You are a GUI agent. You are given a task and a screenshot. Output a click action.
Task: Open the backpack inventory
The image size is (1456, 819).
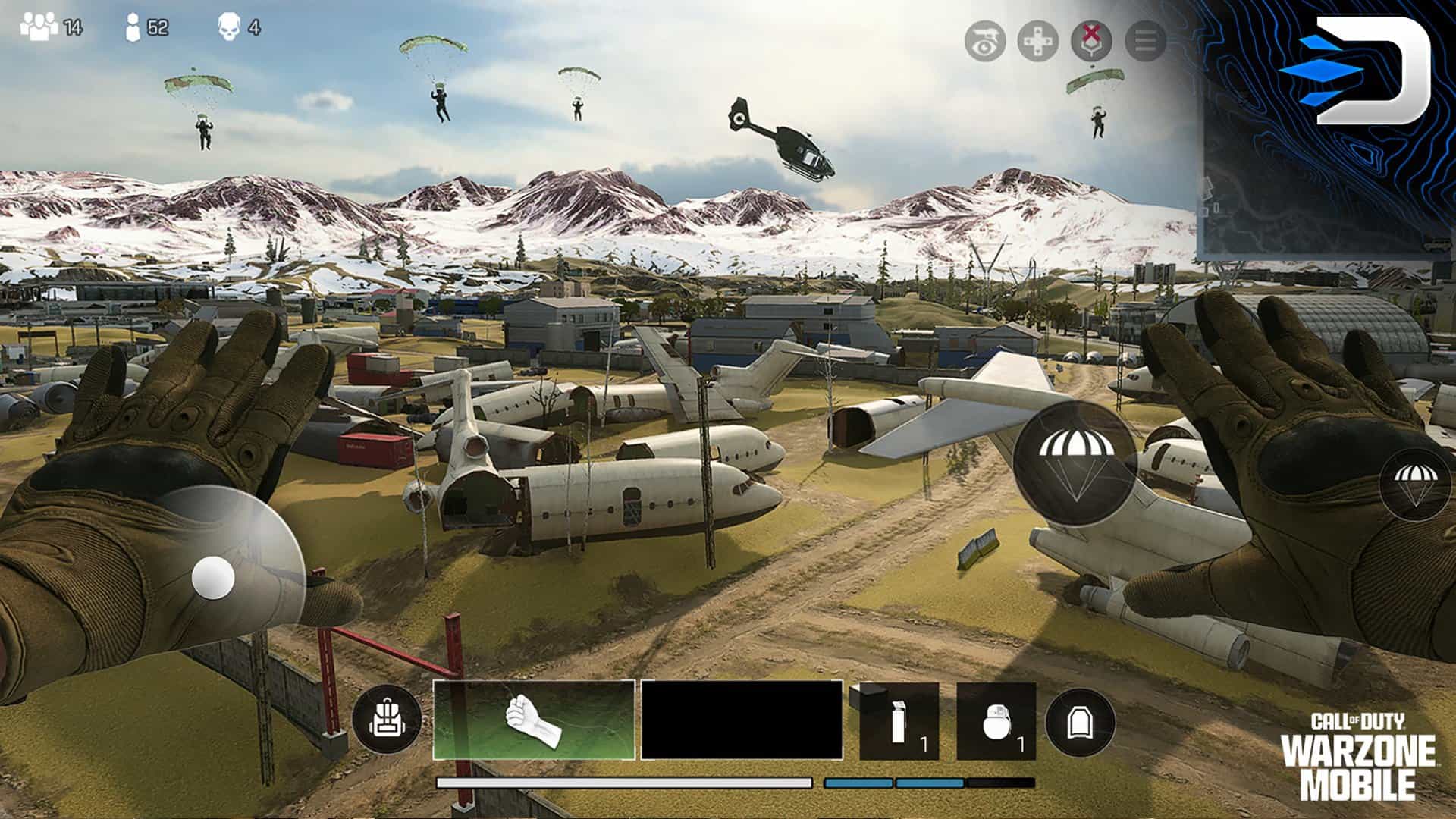[387, 720]
